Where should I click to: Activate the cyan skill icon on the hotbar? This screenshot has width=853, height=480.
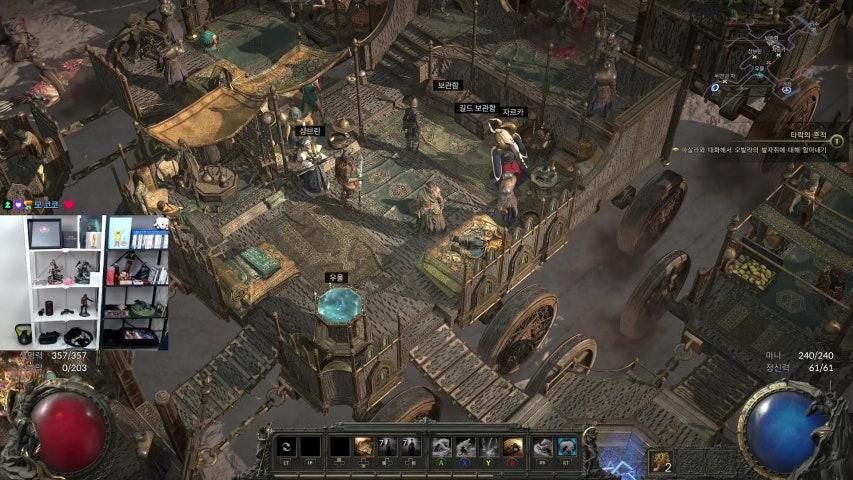pyautogui.click(x=568, y=447)
